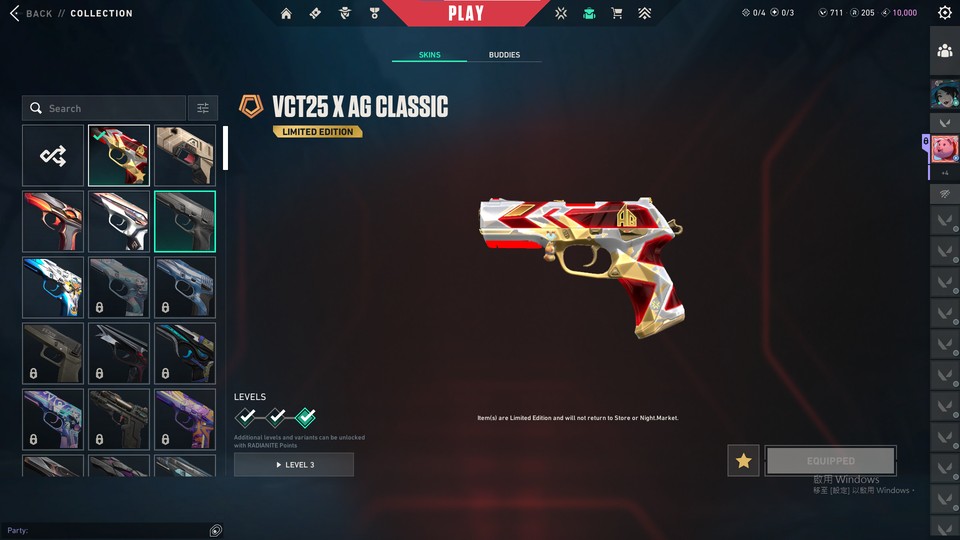Select the Level 3 upgrade button

294,465
